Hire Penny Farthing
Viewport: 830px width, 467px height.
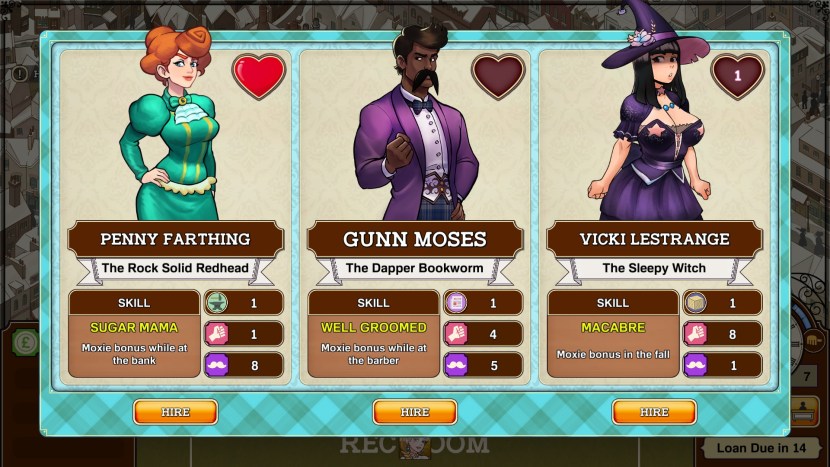point(175,411)
